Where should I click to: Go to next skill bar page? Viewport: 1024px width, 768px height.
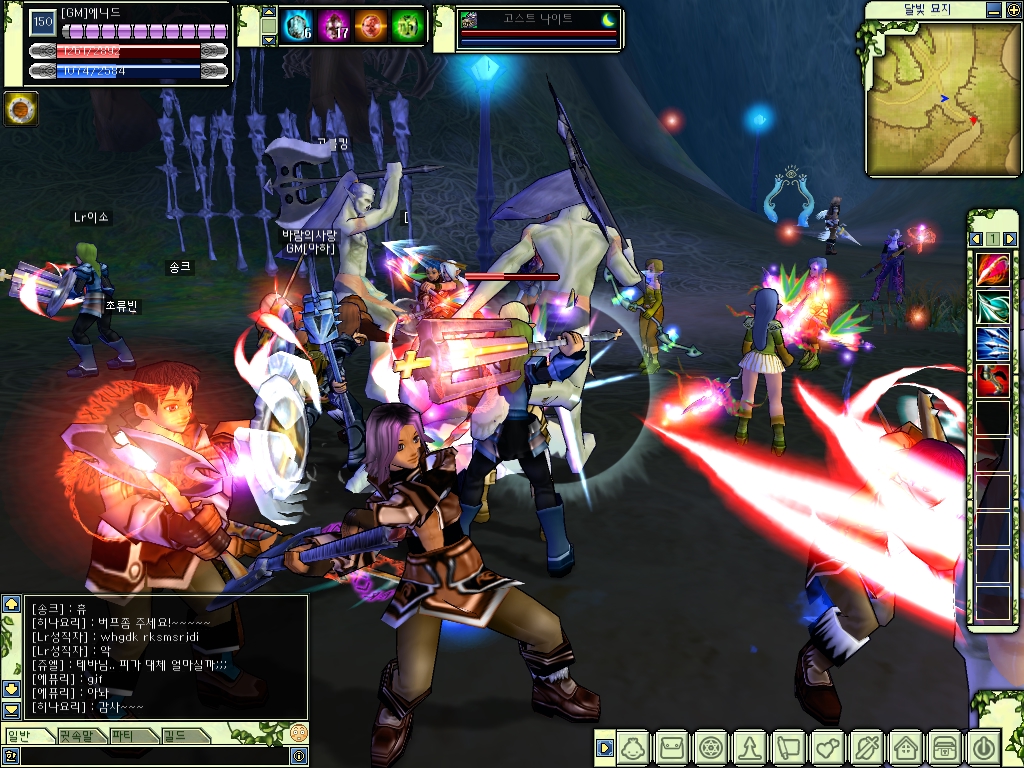click(x=1010, y=239)
